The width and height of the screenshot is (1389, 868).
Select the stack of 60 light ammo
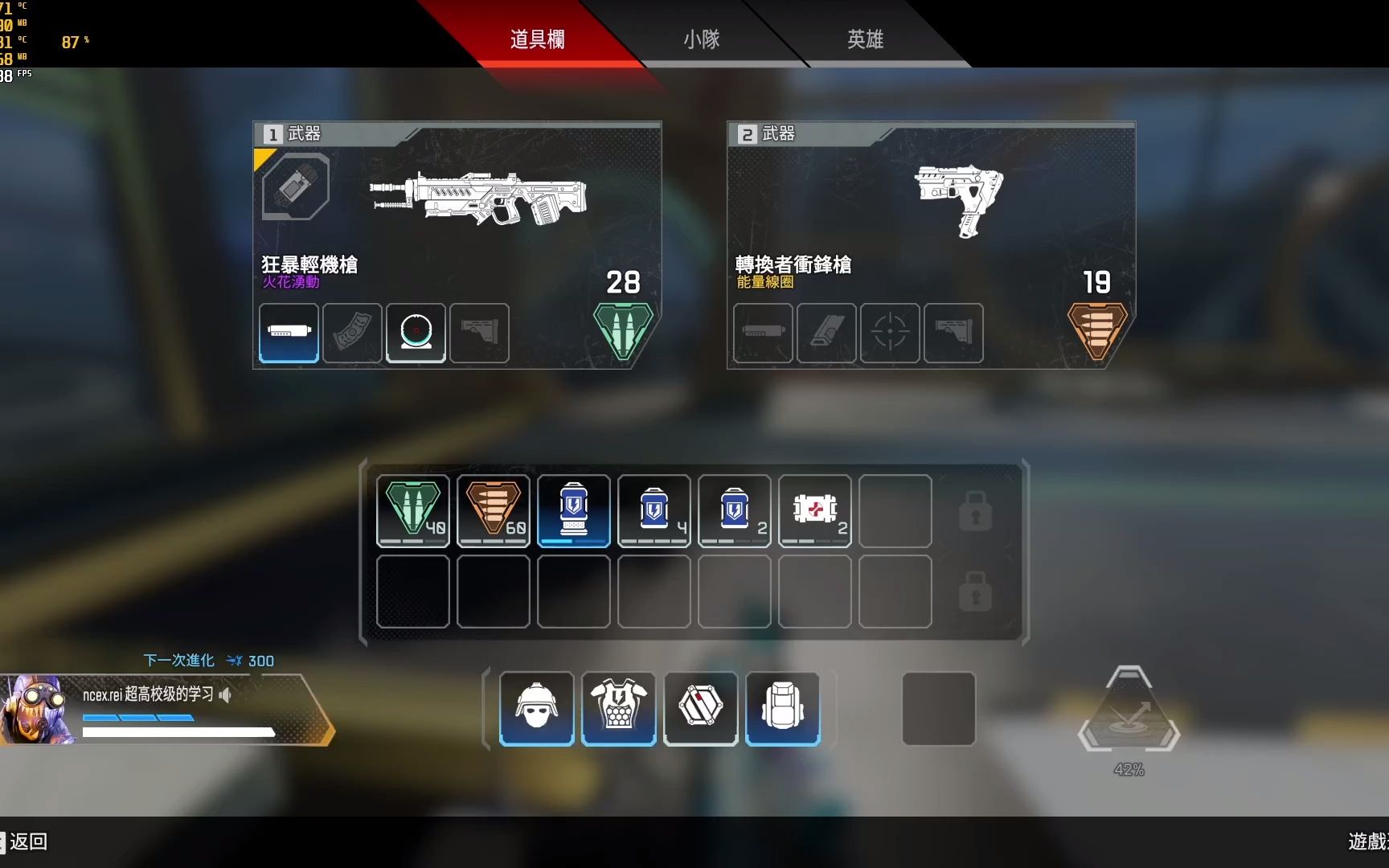(x=493, y=510)
